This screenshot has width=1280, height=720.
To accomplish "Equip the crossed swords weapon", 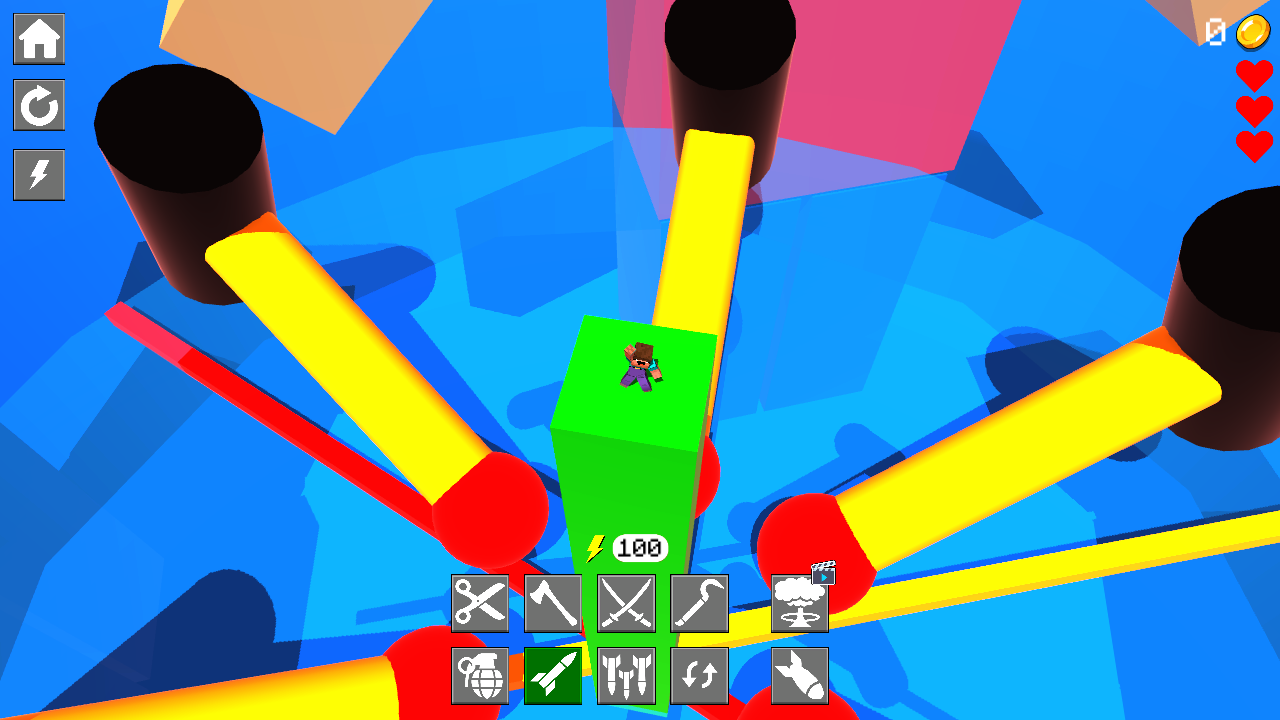I will 627,603.
